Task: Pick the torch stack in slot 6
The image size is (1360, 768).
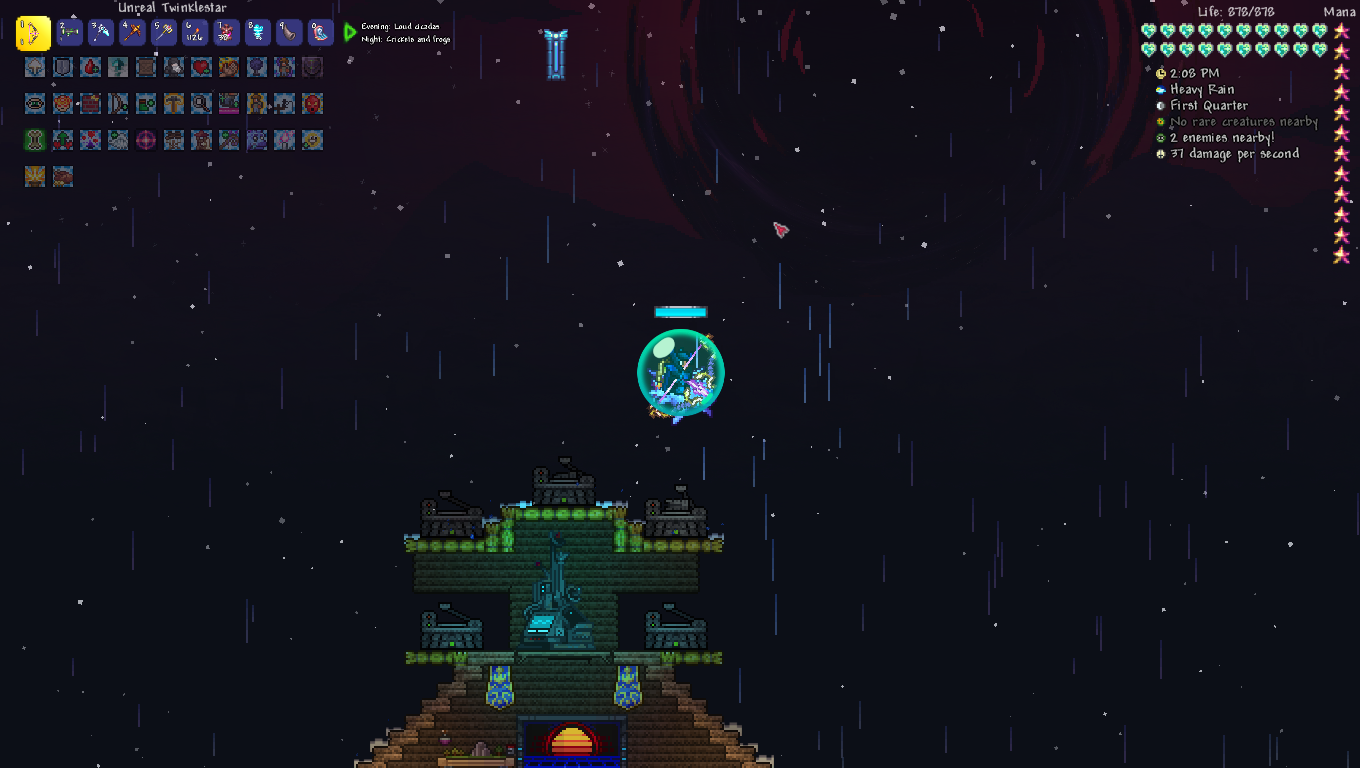Action: (x=195, y=33)
